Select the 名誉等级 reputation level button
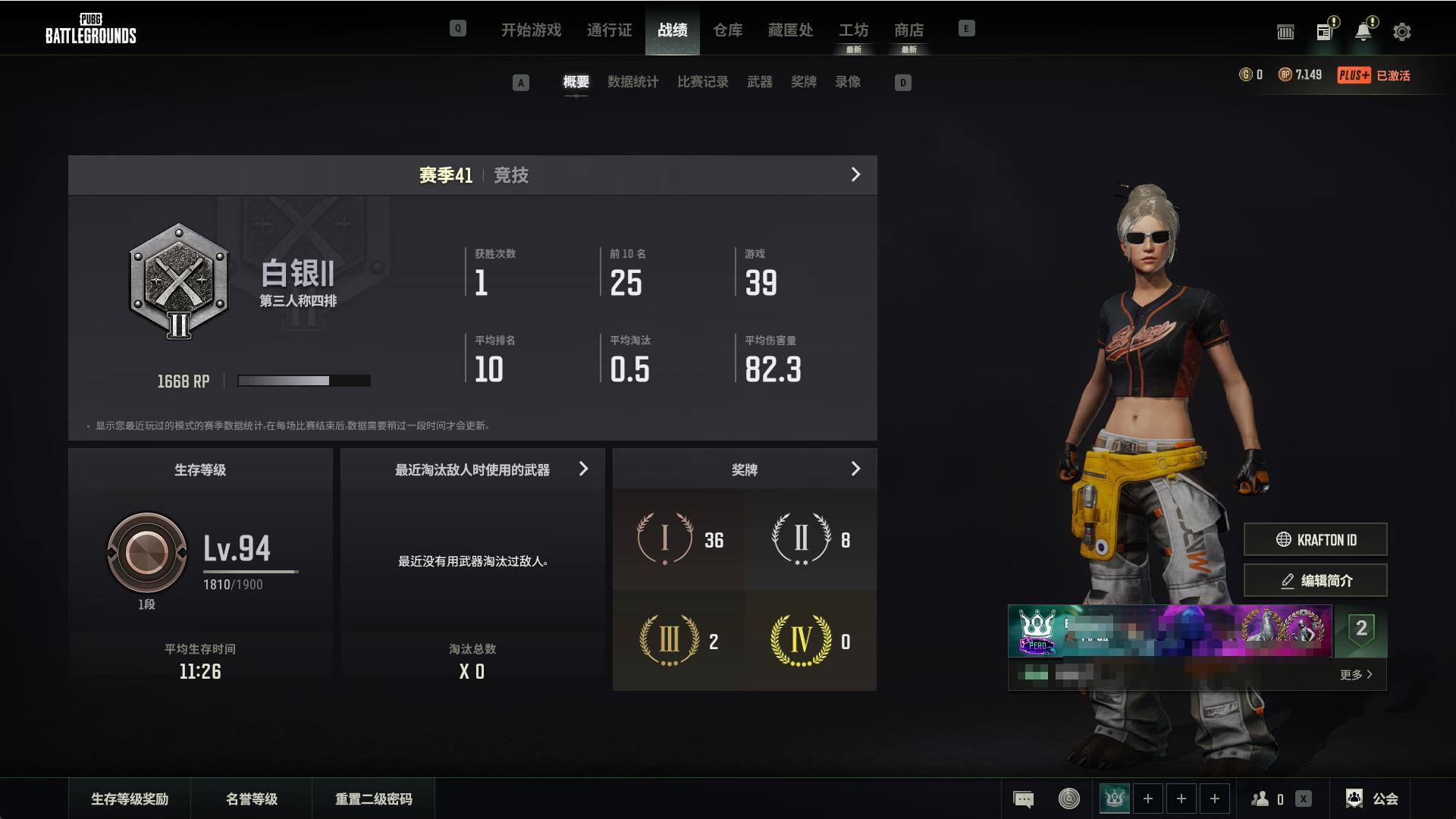Image resolution: width=1456 pixels, height=819 pixels. pyautogui.click(x=252, y=799)
